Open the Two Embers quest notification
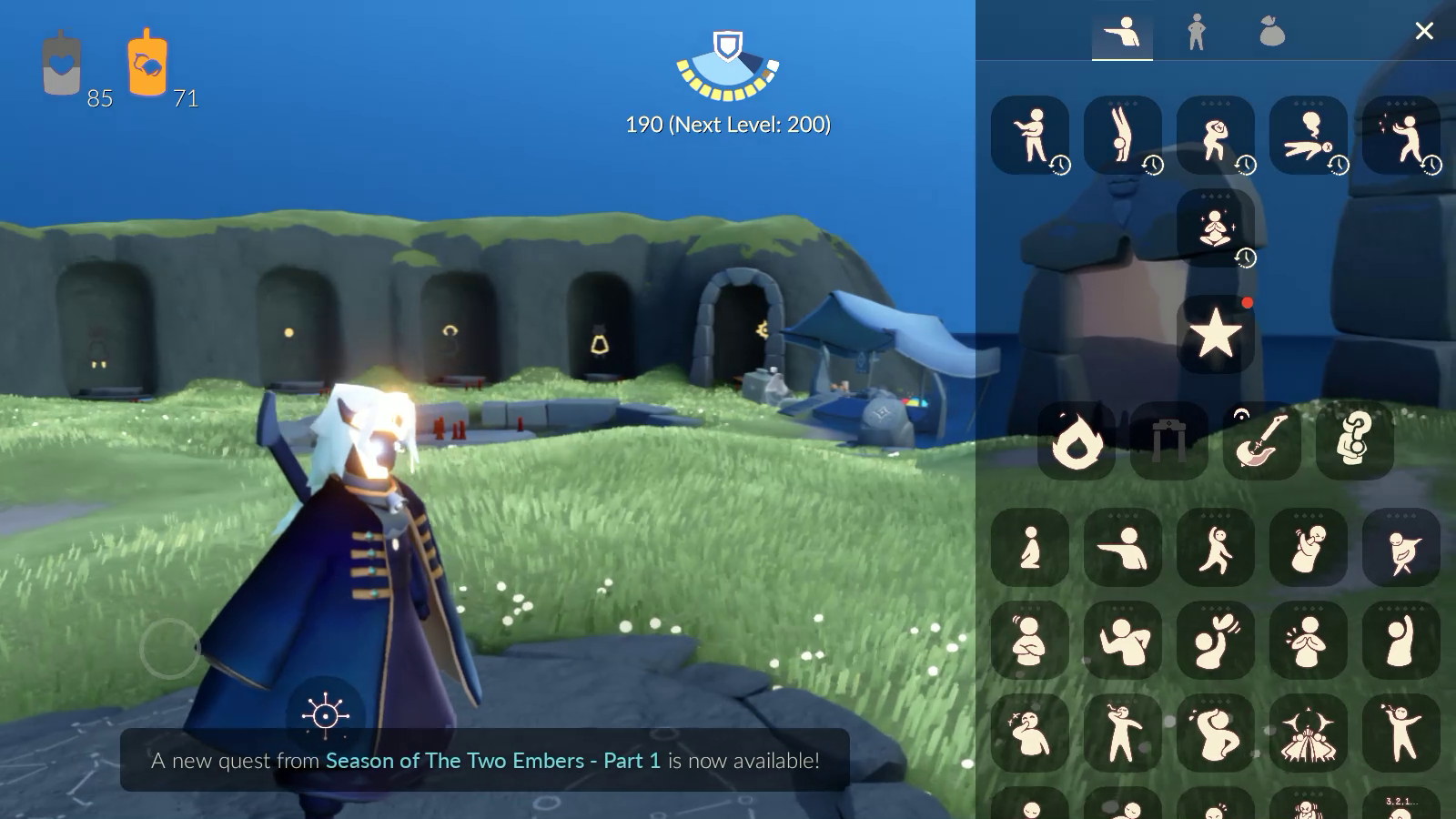 pos(485,760)
